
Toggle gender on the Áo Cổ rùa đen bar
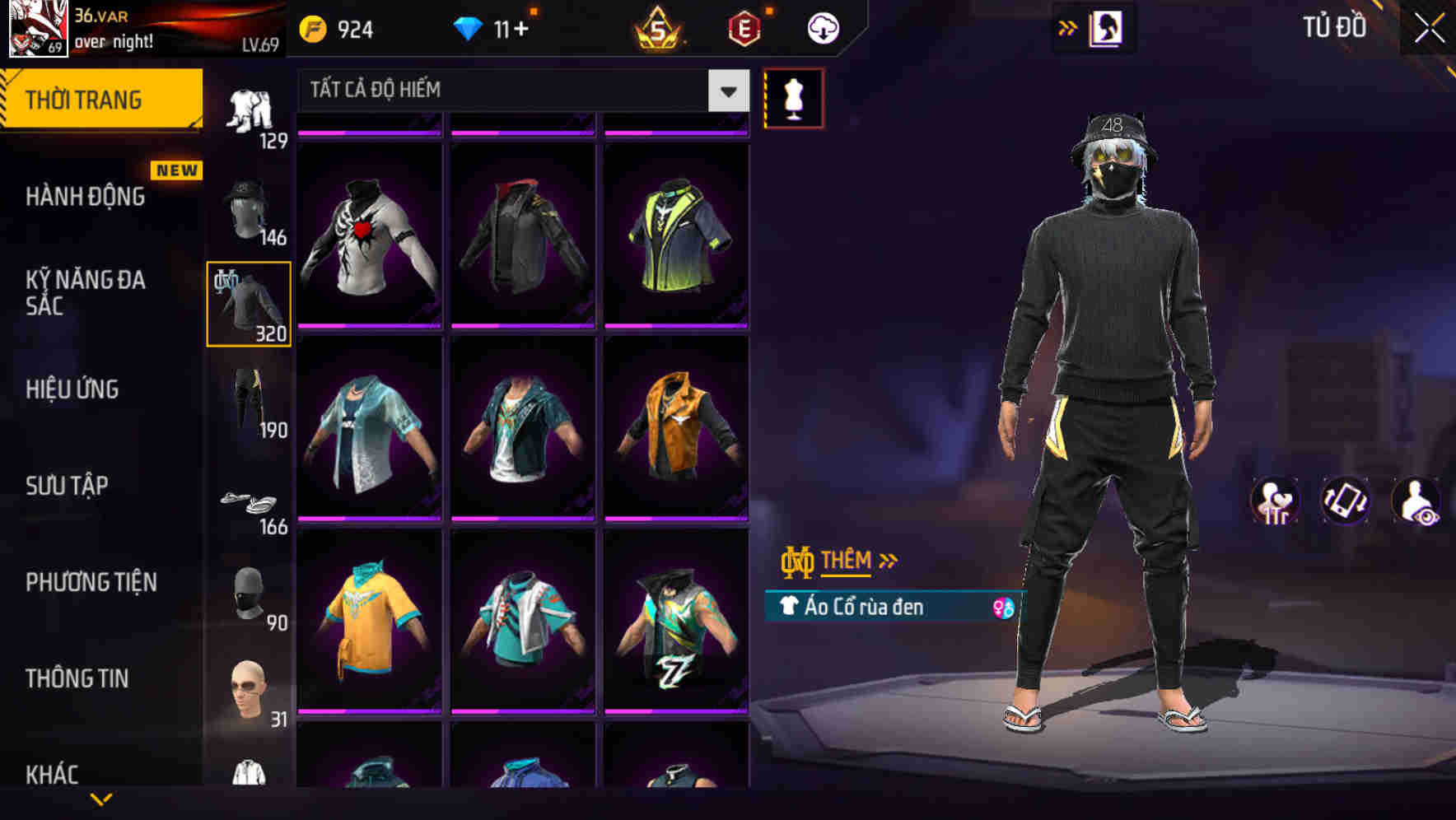pyautogui.click(x=1001, y=607)
